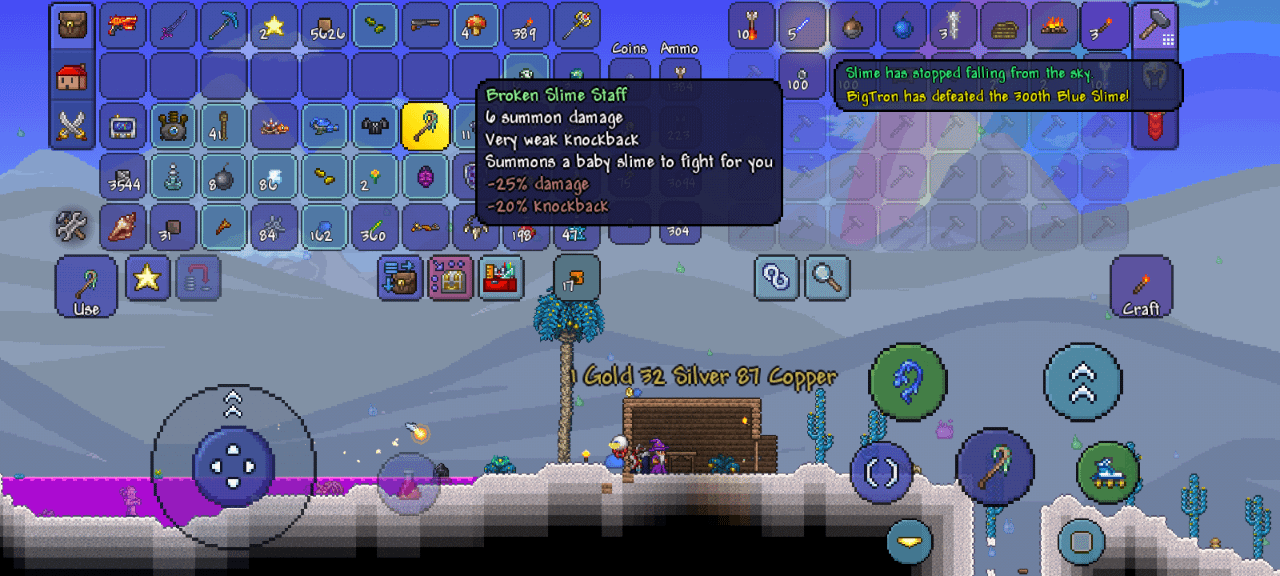The width and height of the screenshot is (1280, 576).
Task: Tap the healing potion quick-use button
Action: coord(408,484)
